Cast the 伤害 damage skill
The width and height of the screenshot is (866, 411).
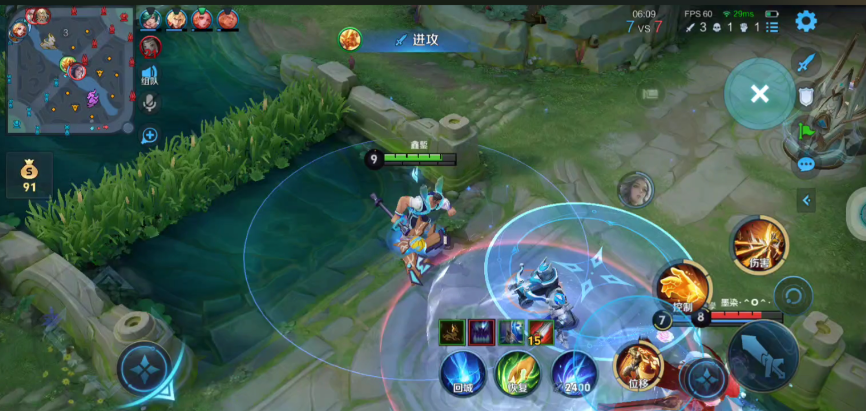(759, 244)
